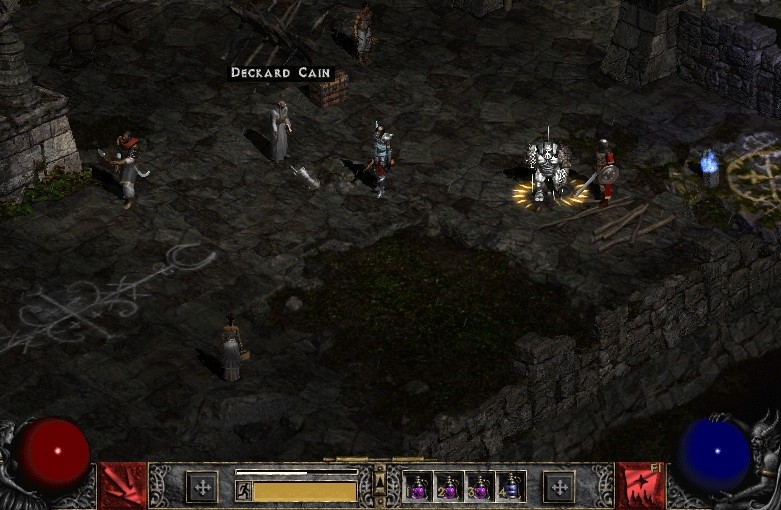
Task: Click the new skill cross button
Action: click(559, 487)
